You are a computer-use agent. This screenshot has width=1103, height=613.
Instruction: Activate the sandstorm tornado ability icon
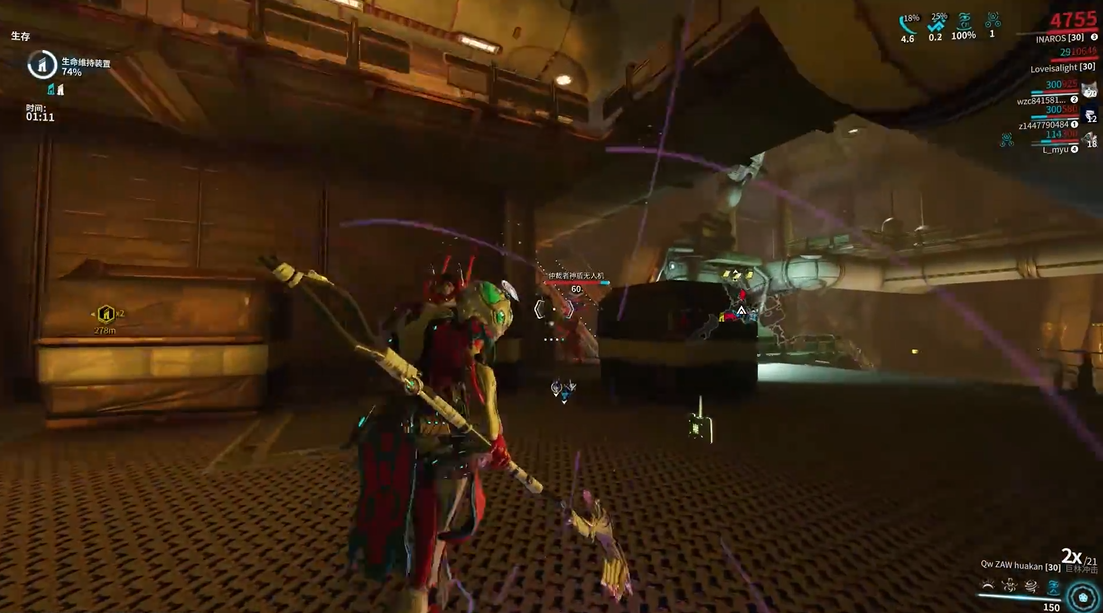coord(1030,587)
